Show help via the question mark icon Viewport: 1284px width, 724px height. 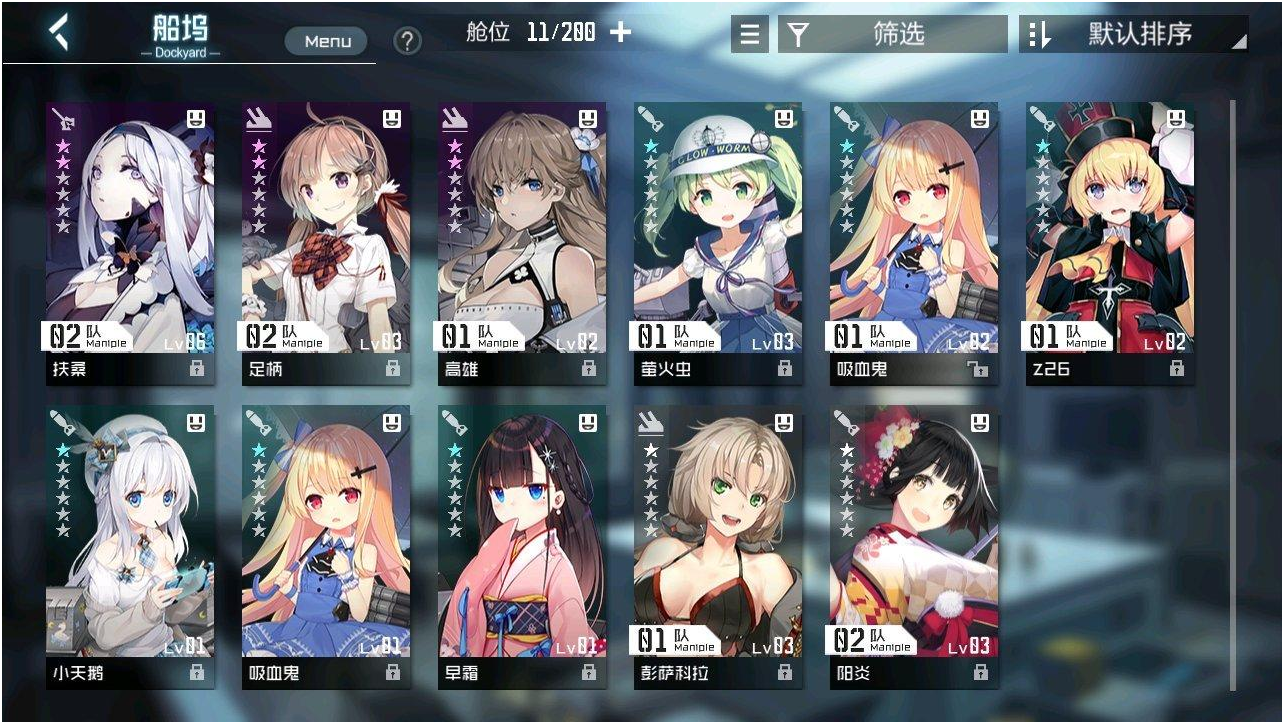[407, 41]
